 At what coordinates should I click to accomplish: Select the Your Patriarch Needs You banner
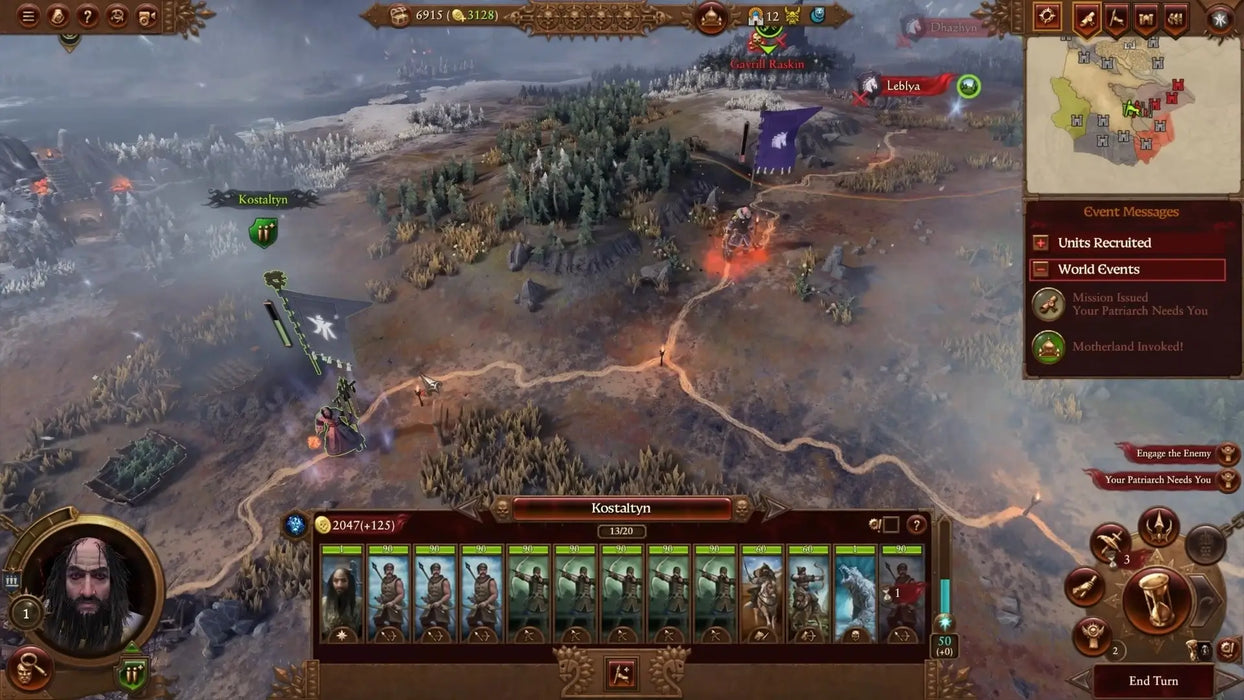[x=1158, y=480]
